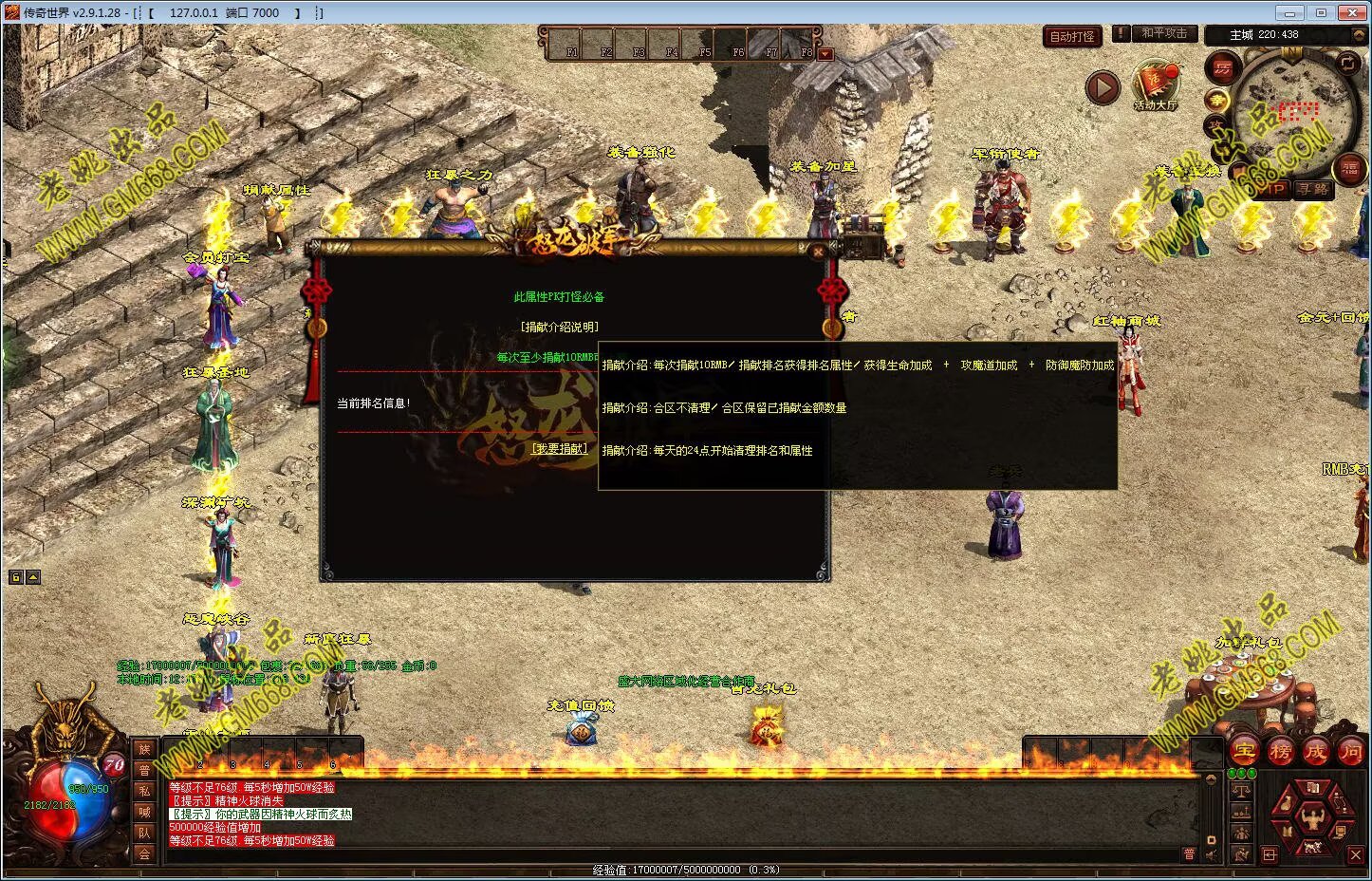Open the 榜 ranking round button

(1280, 751)
